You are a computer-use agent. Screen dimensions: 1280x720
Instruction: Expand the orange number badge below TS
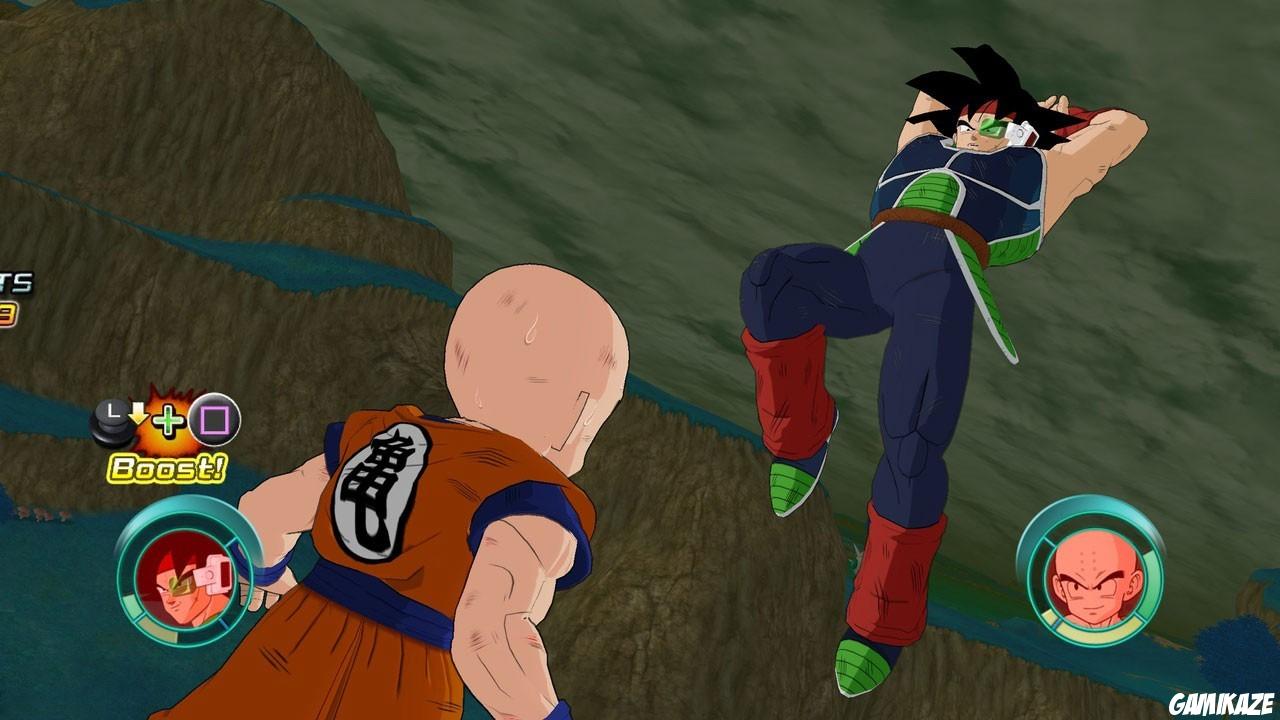pyautogui.click(x=8, y=313)
